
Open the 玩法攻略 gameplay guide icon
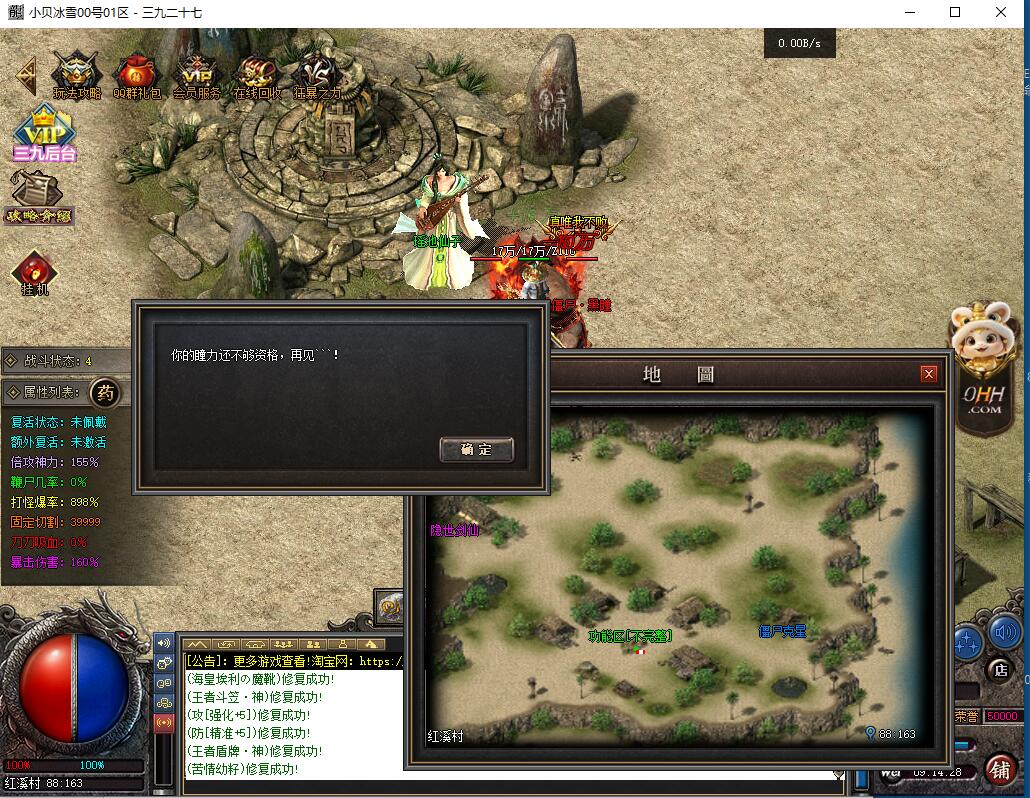pyautogui.click(x=77, y=76)
